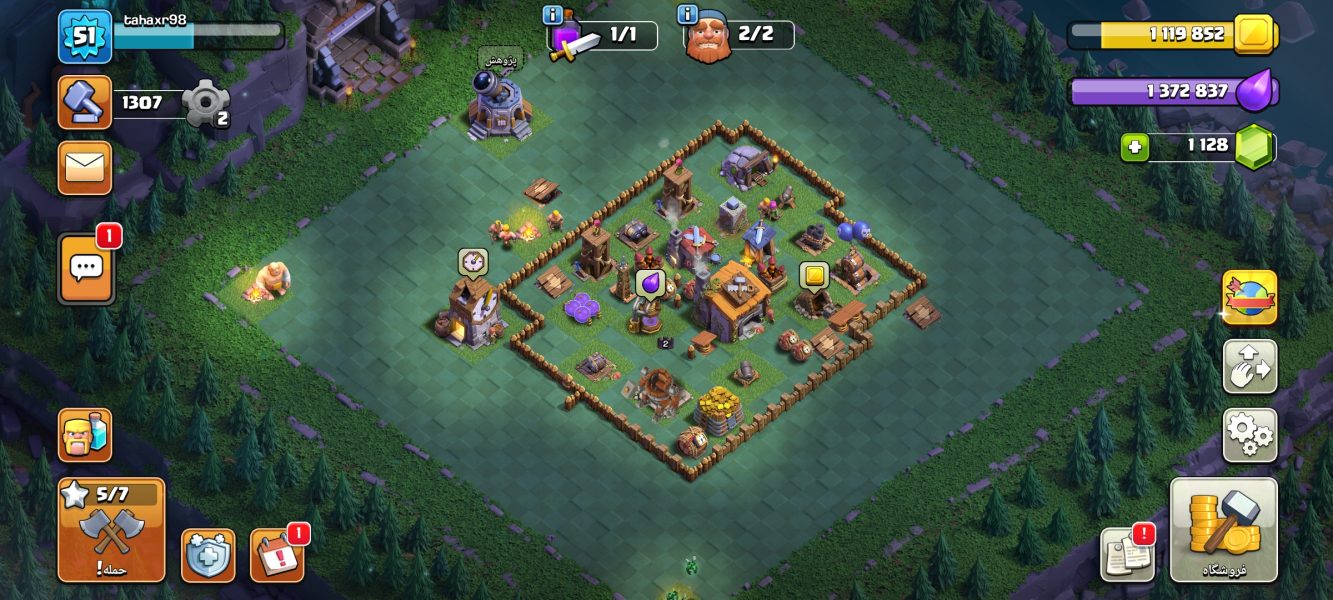The height and width of the screenshot is (600, 1333).
Task: Collect the purple elixir bubble
Action: (650, 284)
